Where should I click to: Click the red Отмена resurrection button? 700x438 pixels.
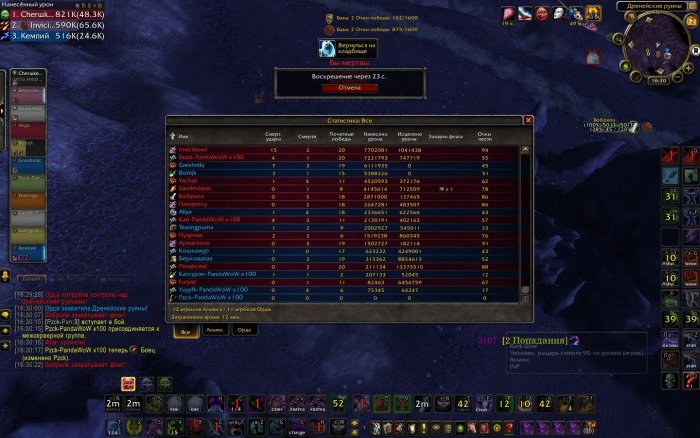(349, 87)
